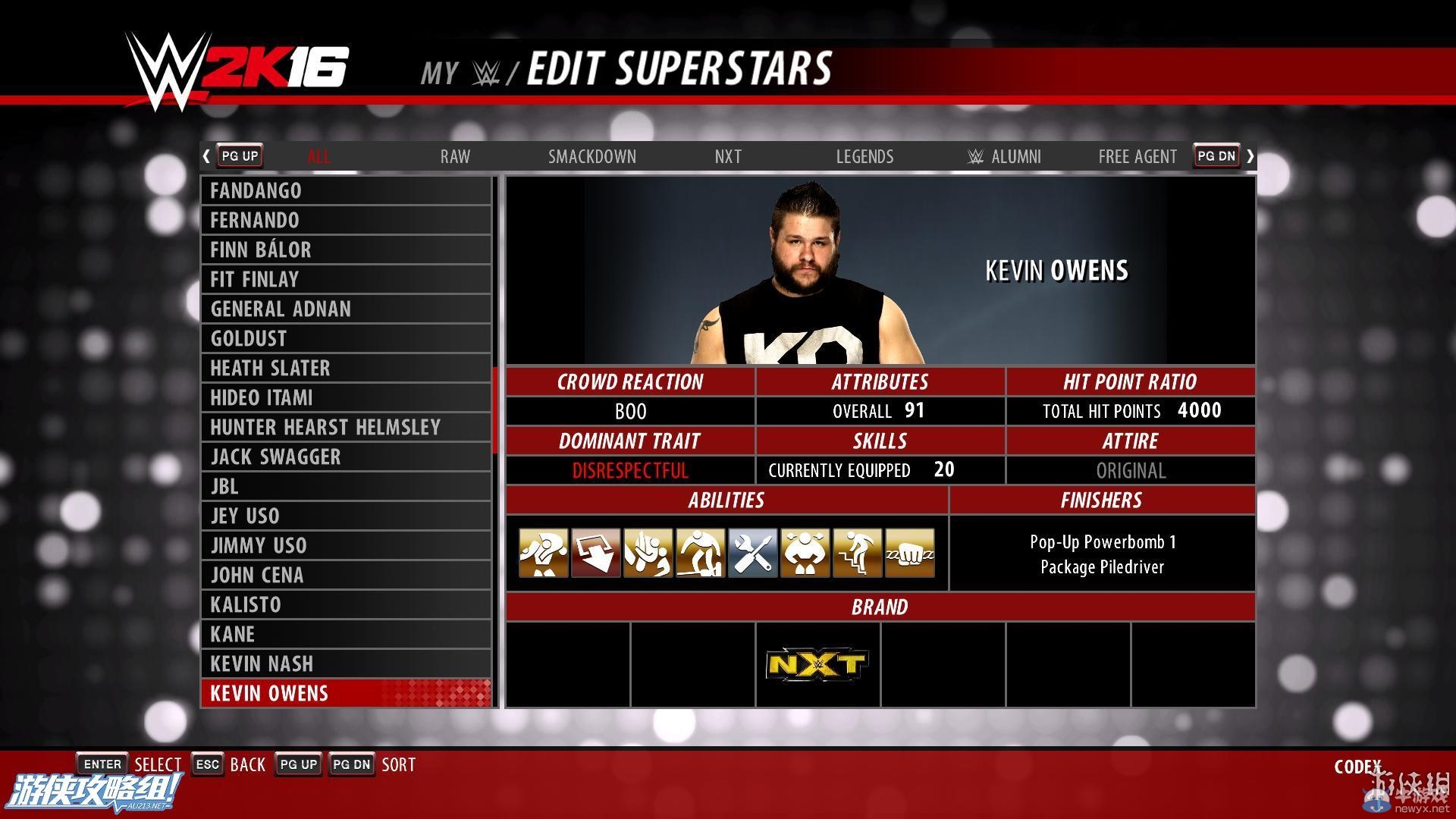Click the flexing muscleman ability icon
Viewport: 1456px width, 819px height.
tap(805, 554)
